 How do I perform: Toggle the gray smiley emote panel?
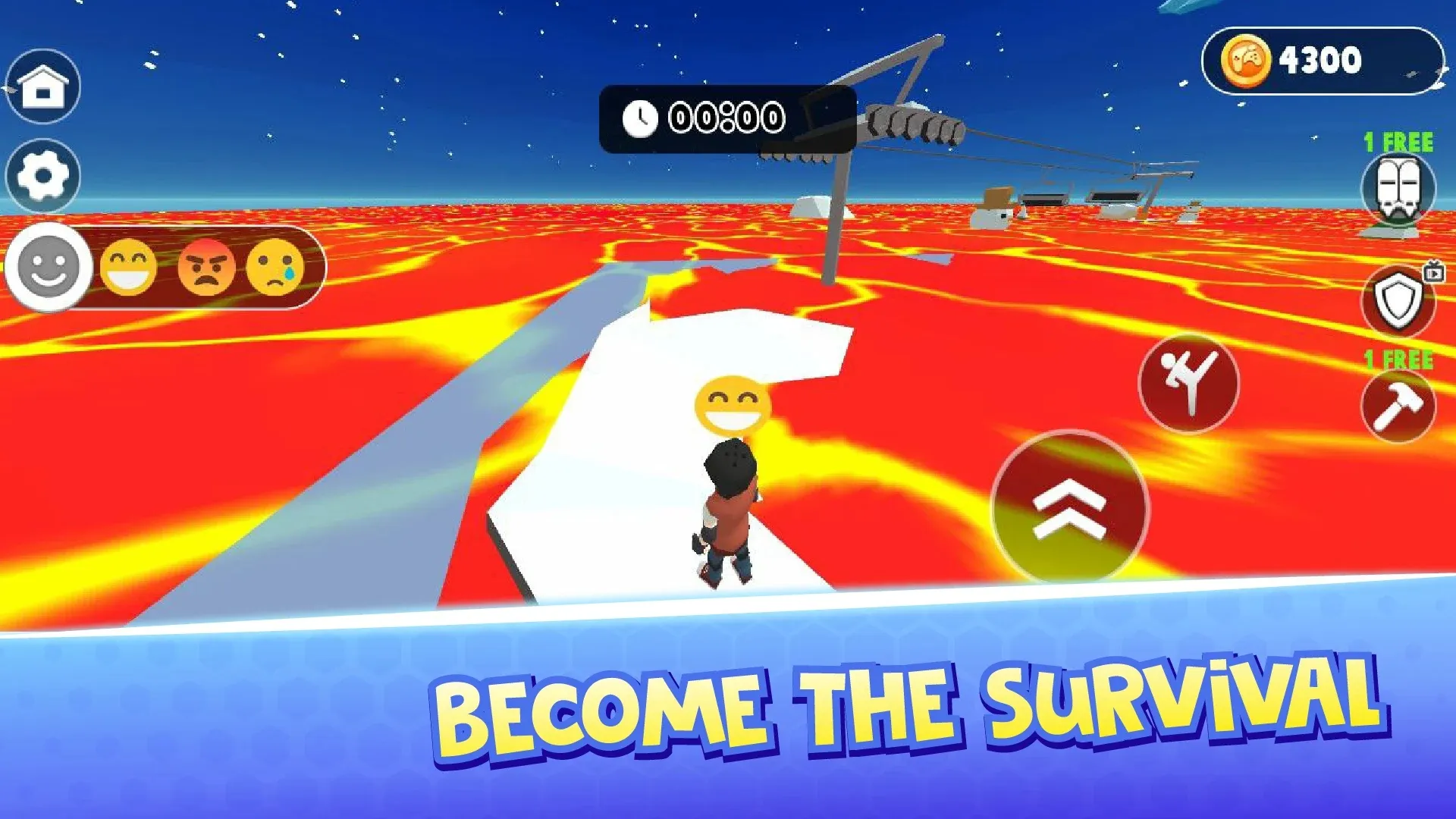click(49, 267)
